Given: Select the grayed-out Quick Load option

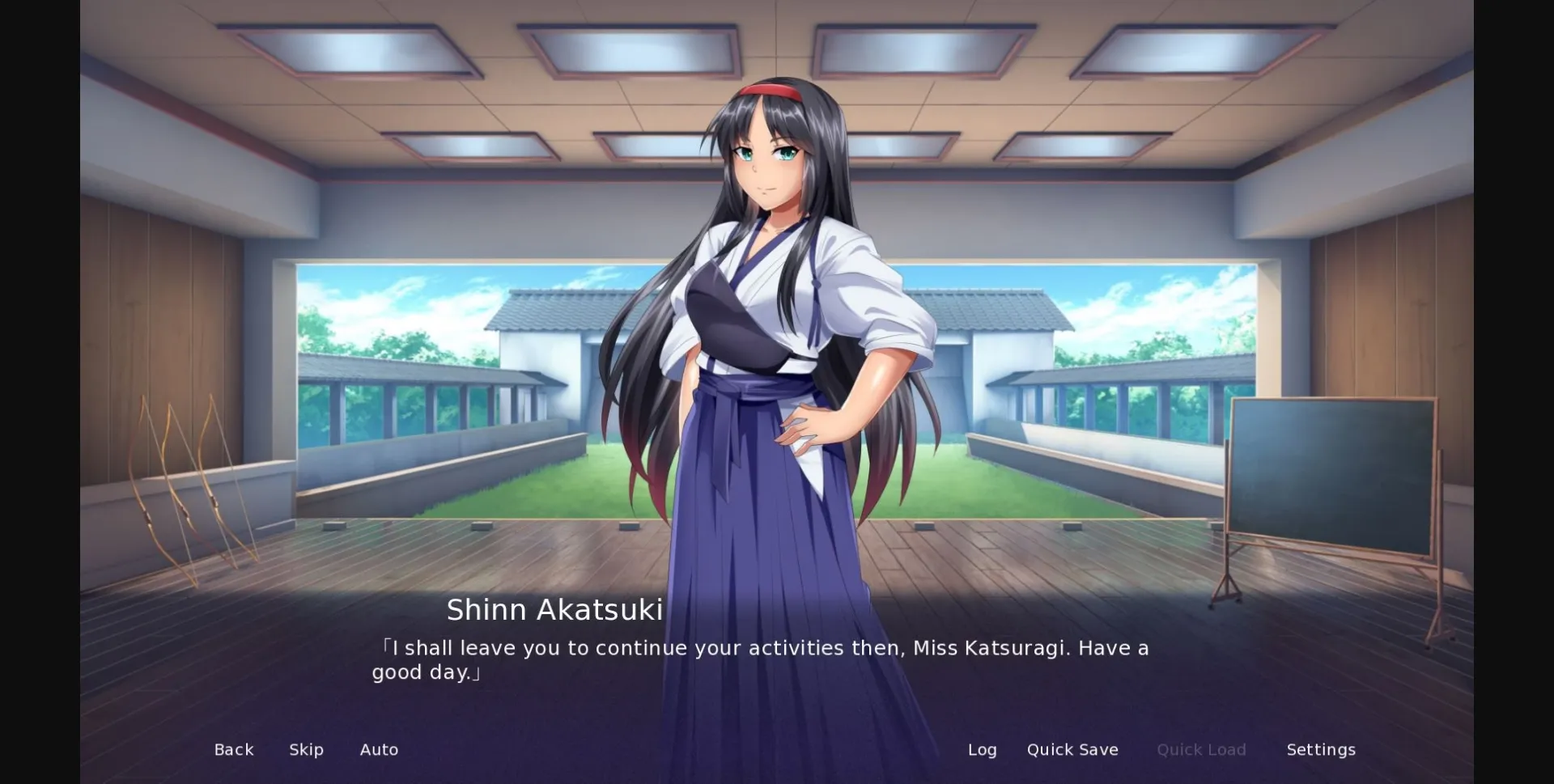Looking at the screenshot, I should pos(1201,749).
